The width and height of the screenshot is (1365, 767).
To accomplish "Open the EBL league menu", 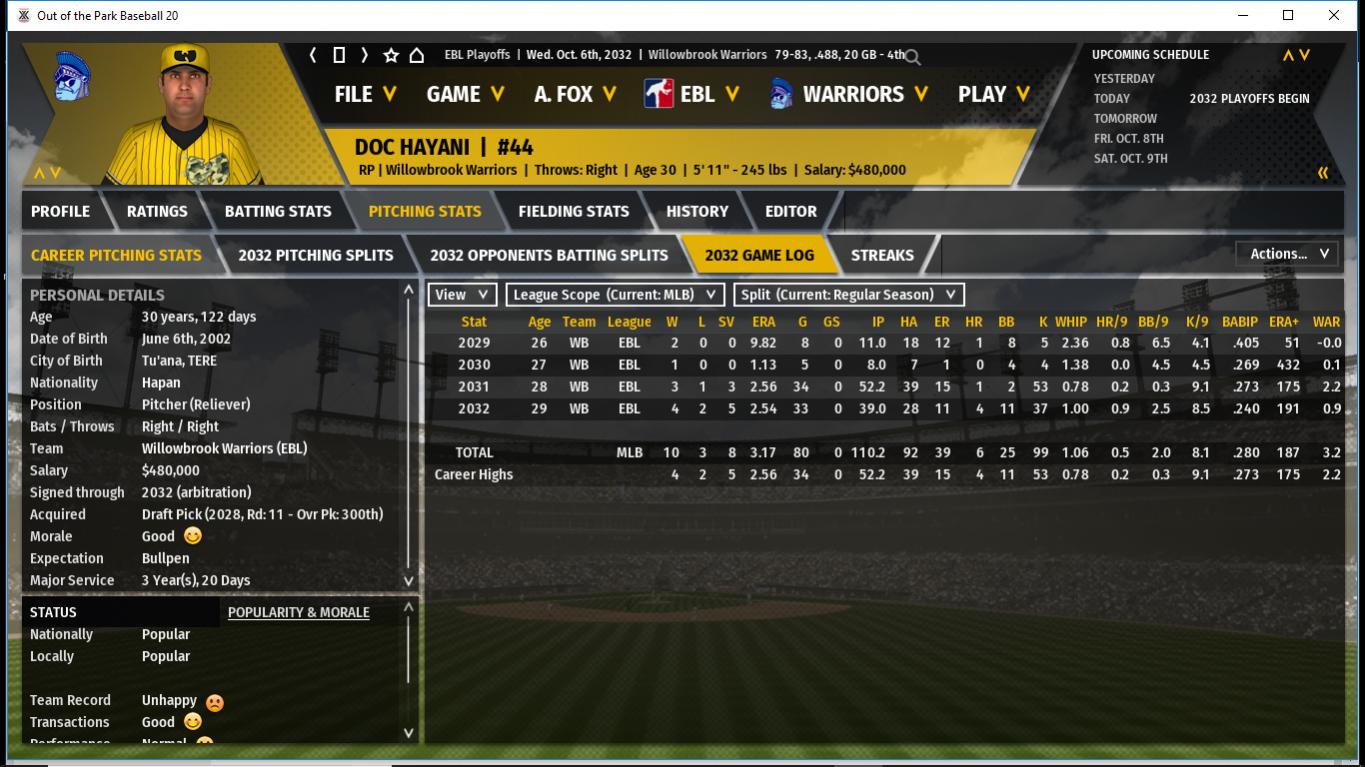I will pos(692,94).
